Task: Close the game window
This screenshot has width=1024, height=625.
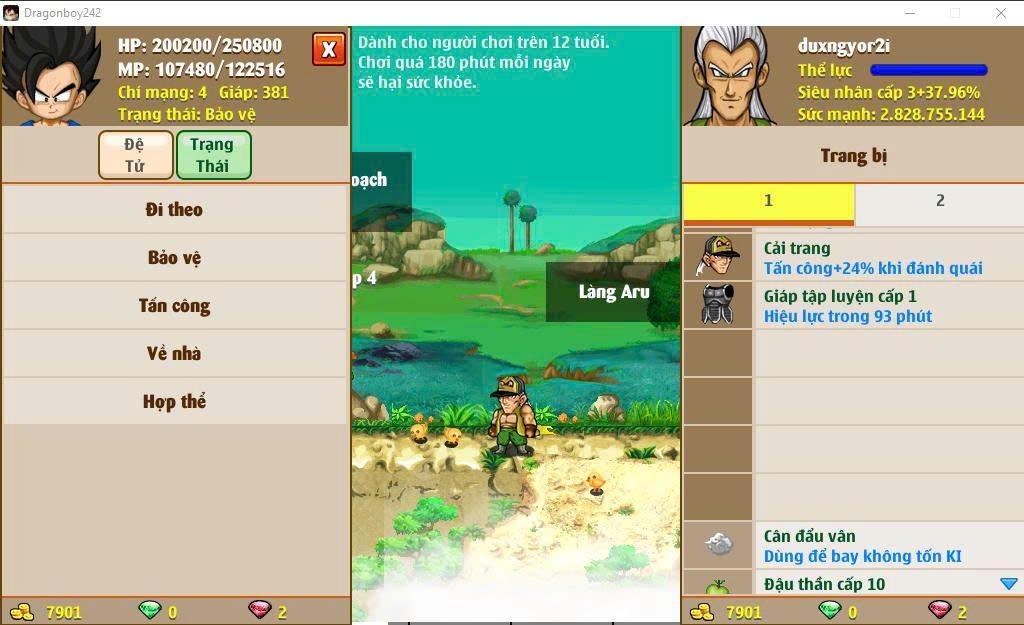Action: pos(1000,13)
